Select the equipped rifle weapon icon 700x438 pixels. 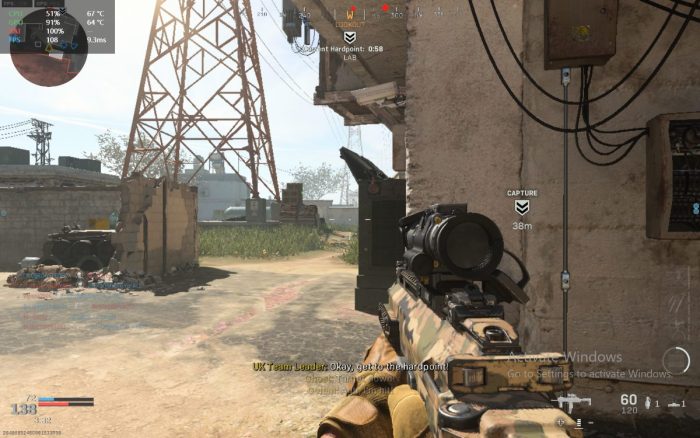pos(572,402)
